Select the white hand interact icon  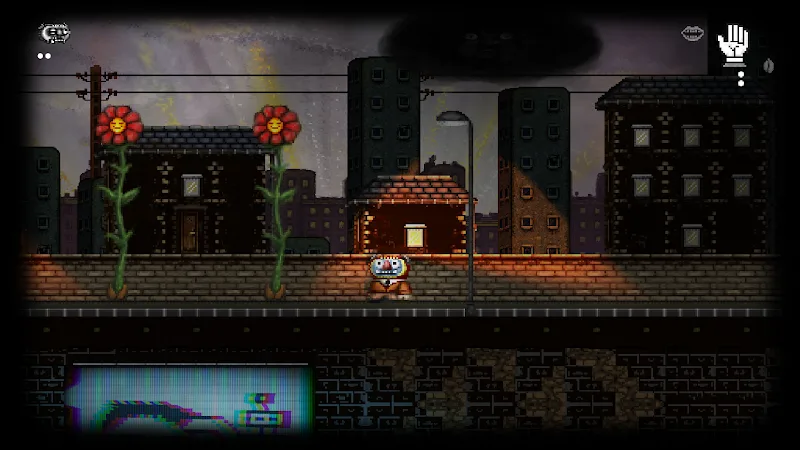click(x=733, y=42)
